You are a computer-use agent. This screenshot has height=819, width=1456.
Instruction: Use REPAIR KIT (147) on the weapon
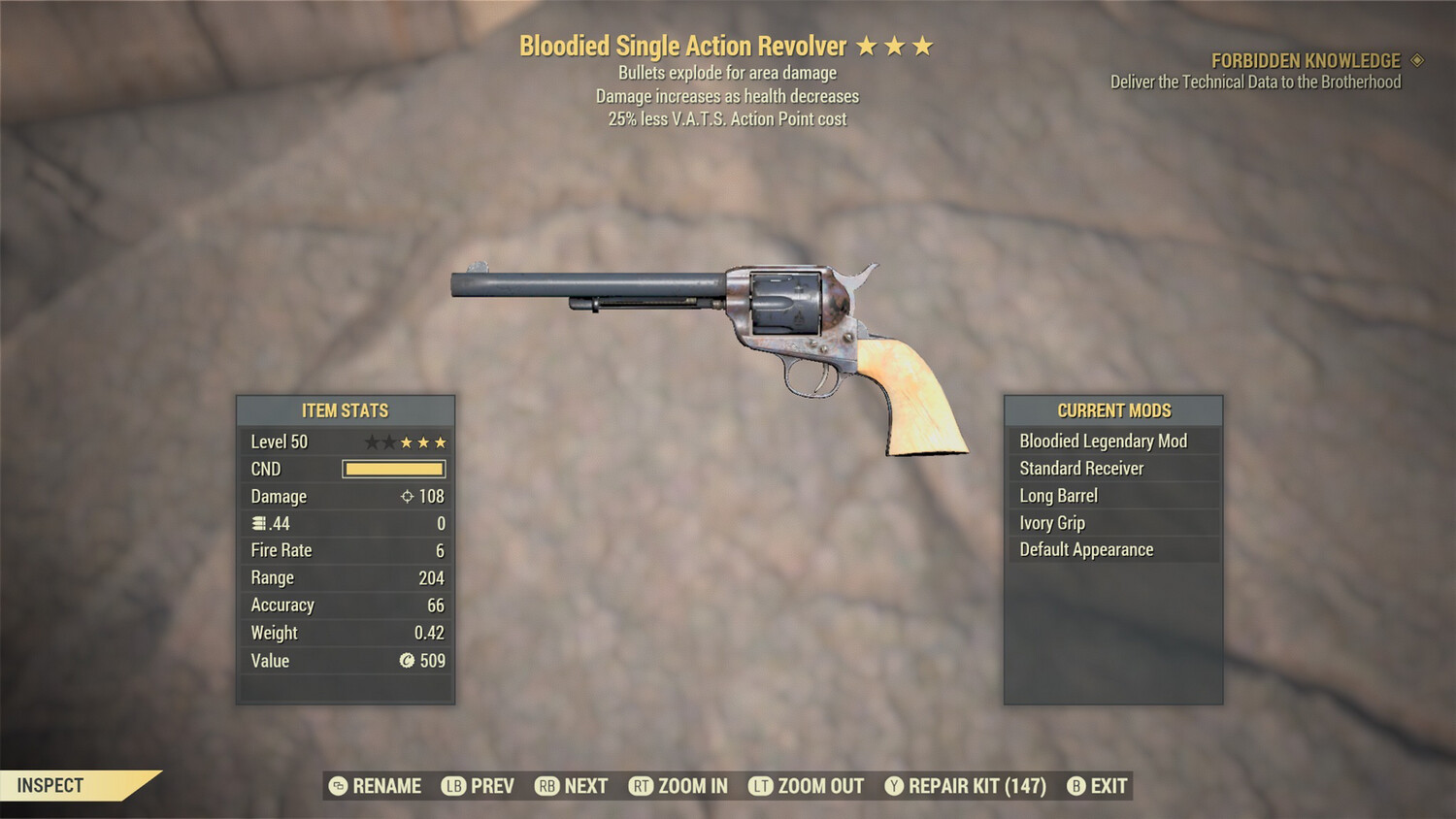pos(971,786)
